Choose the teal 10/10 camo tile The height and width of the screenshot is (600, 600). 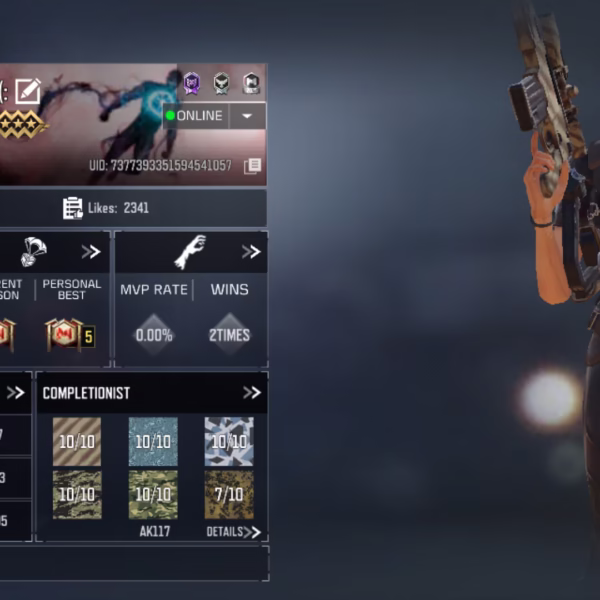pyautogui.click(x=153, y=442)
